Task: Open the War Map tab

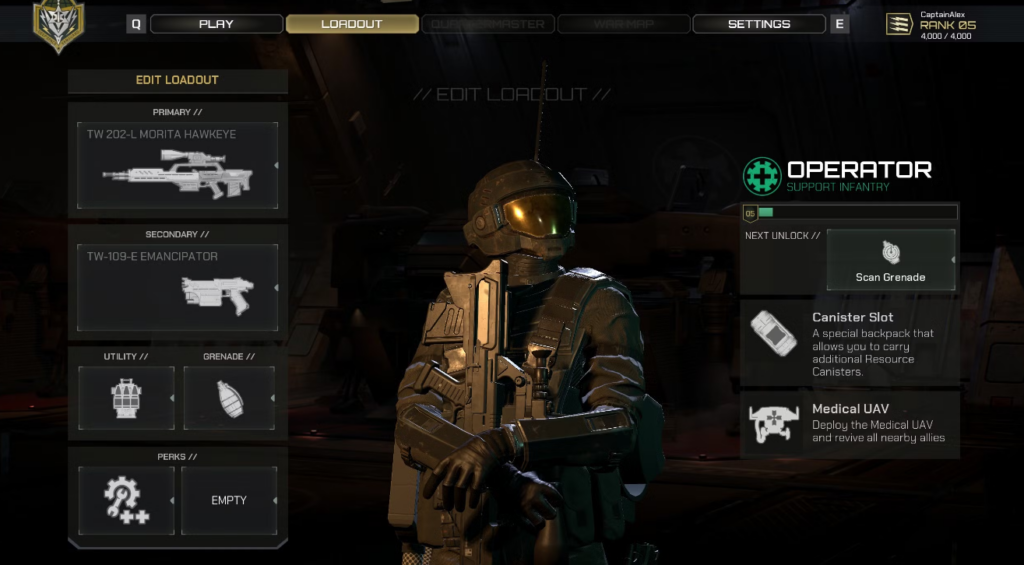Action: (x=623, y=24)
